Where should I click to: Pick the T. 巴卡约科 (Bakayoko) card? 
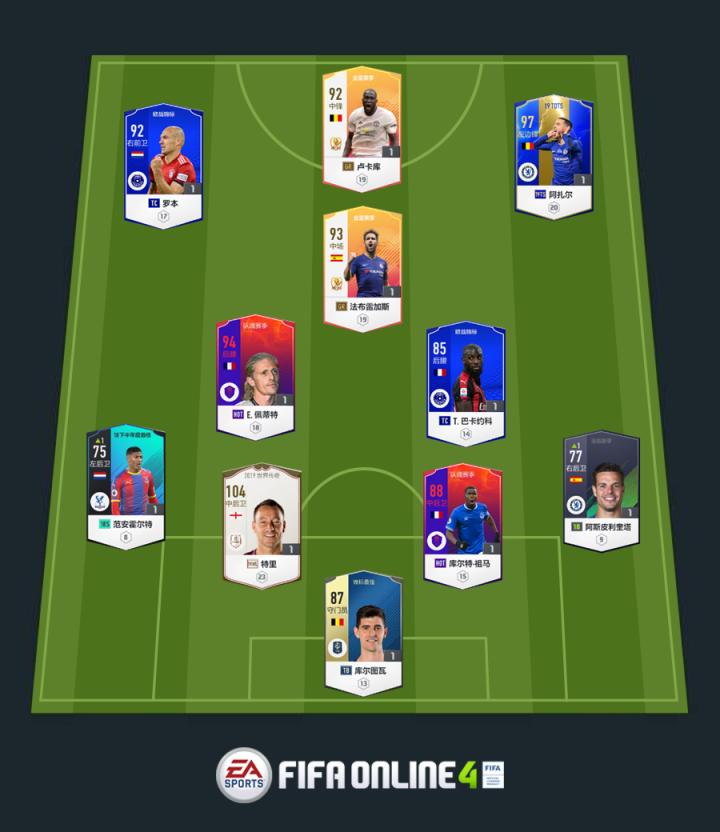(465, 380)
